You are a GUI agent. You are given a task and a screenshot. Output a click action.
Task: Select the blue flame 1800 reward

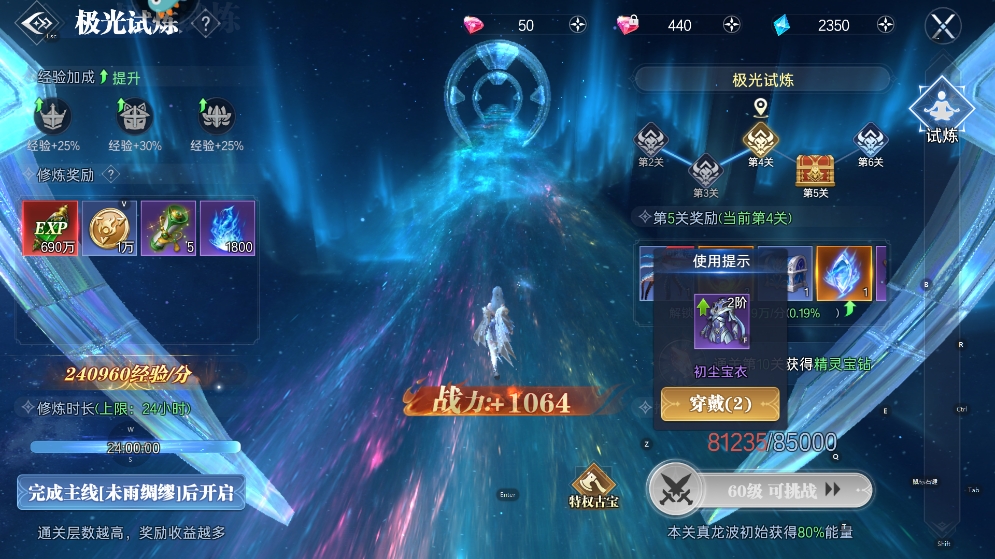pos(227,228)
